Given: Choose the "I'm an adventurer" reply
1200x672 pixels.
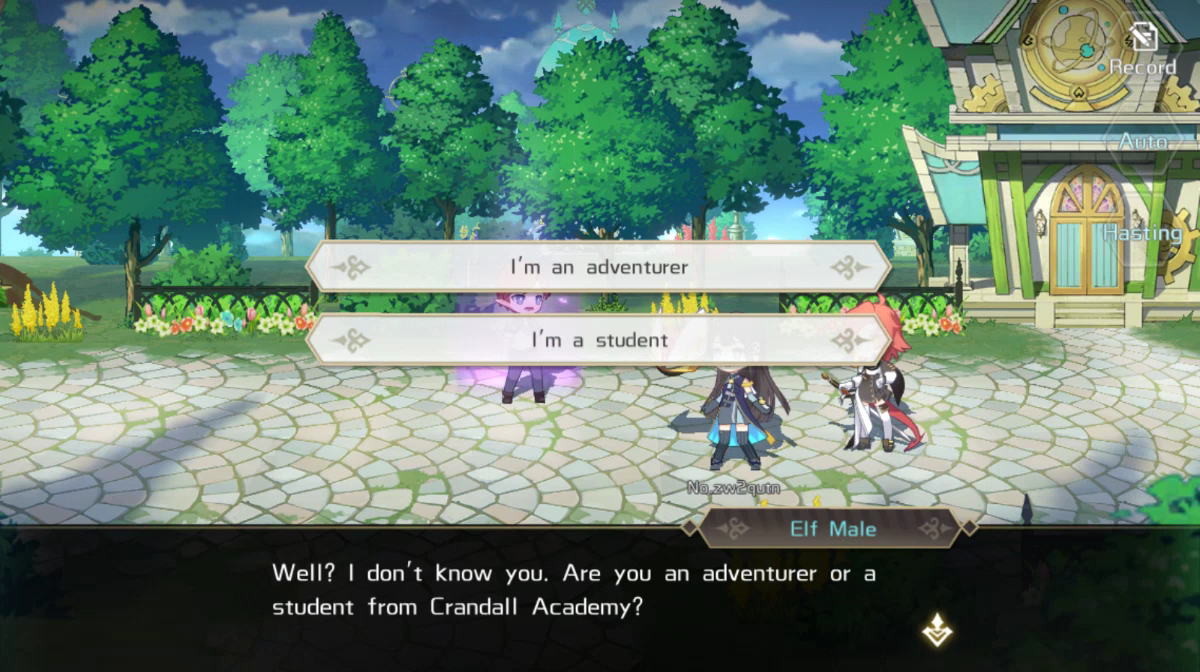Looking at the screenshot, I should click(598, 267).
